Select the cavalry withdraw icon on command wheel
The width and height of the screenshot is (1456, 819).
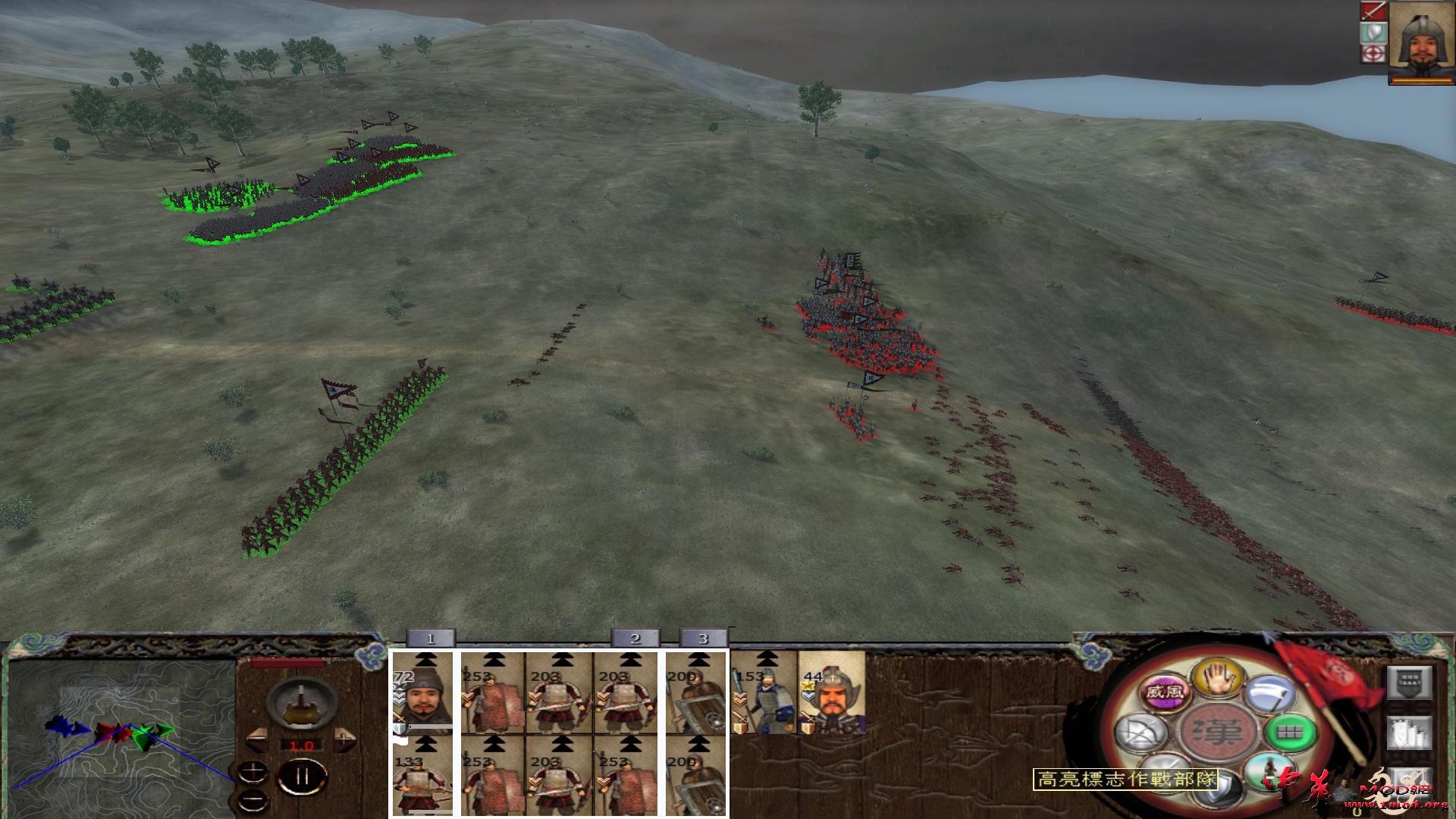(1269, 770)
